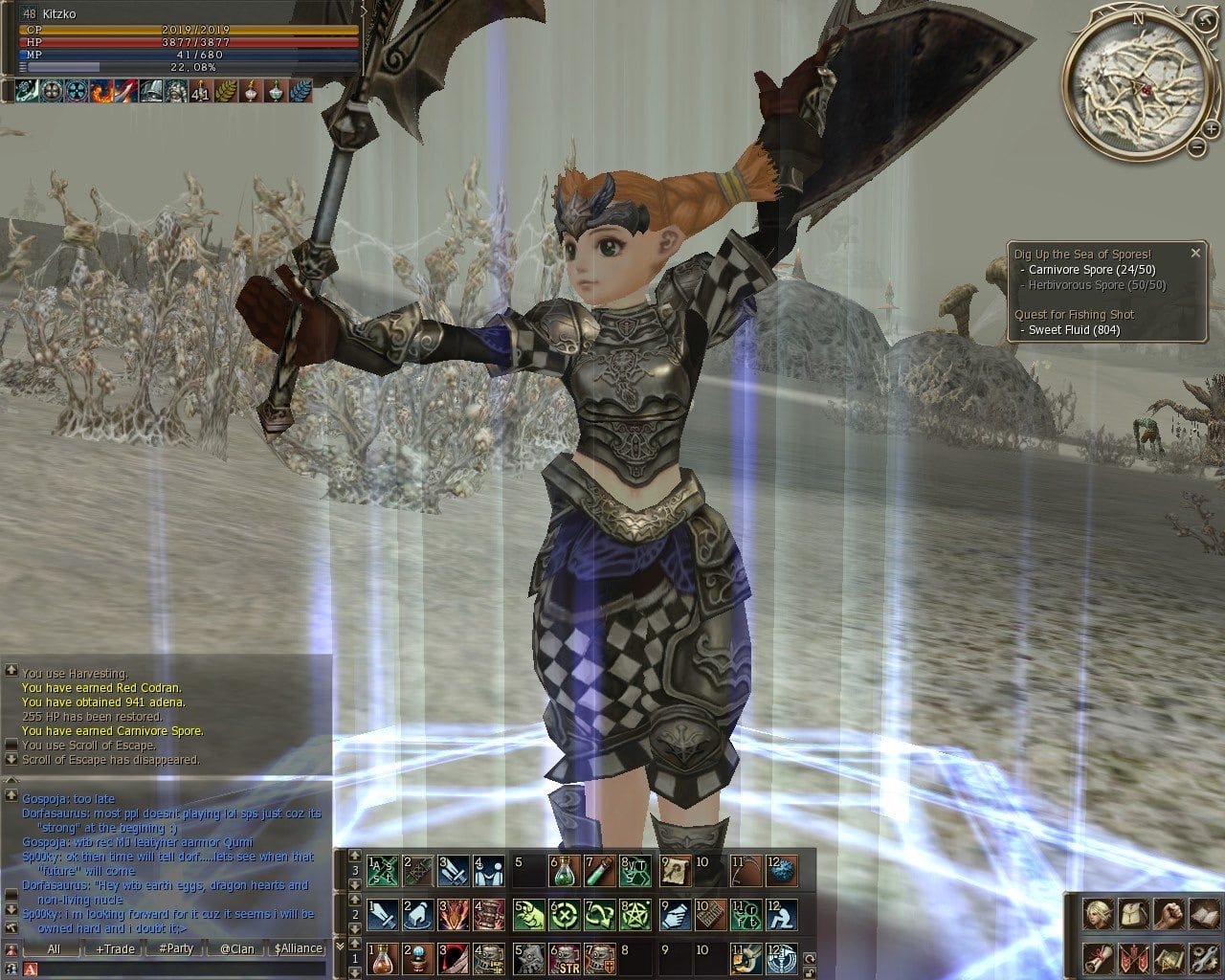Use the STR golem skill icon
Viewport: 1225px width, 980px height.
[564, 957]
